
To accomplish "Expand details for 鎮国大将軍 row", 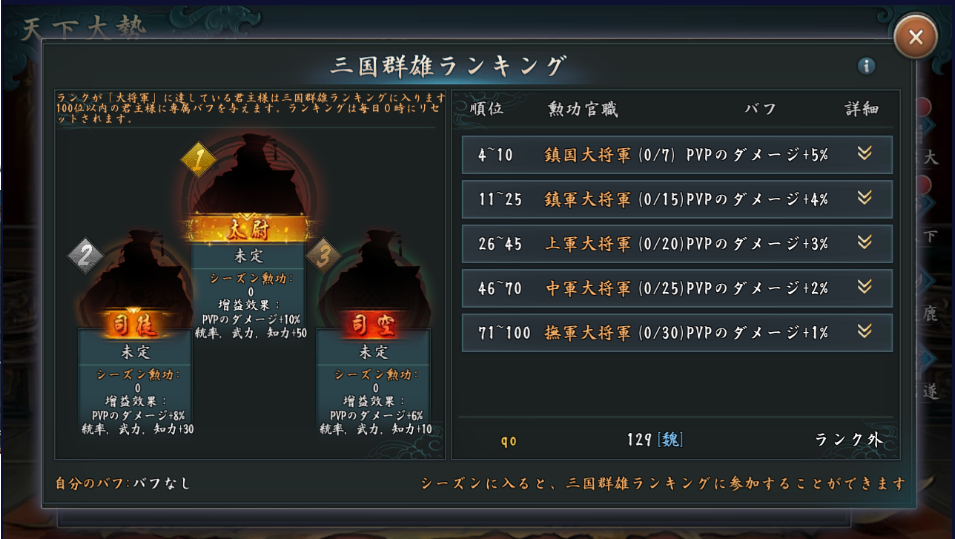I will click(865, 154).
